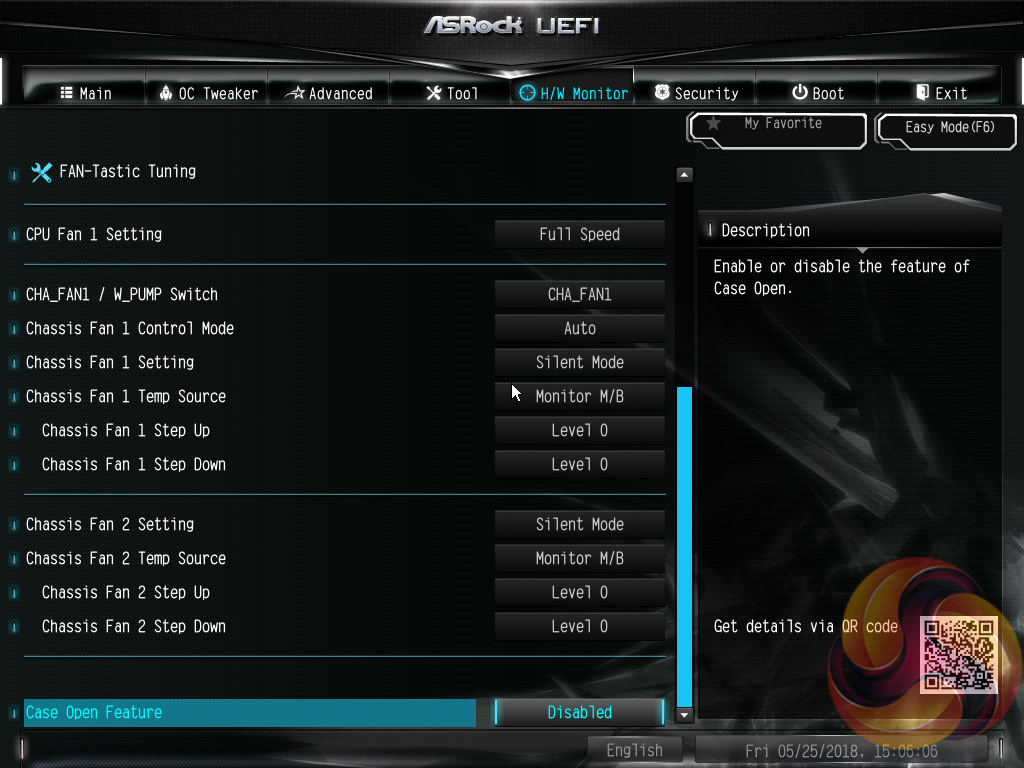
Task: Select the Tool tab
Action: pyautogui.click(x=452, y=93)
